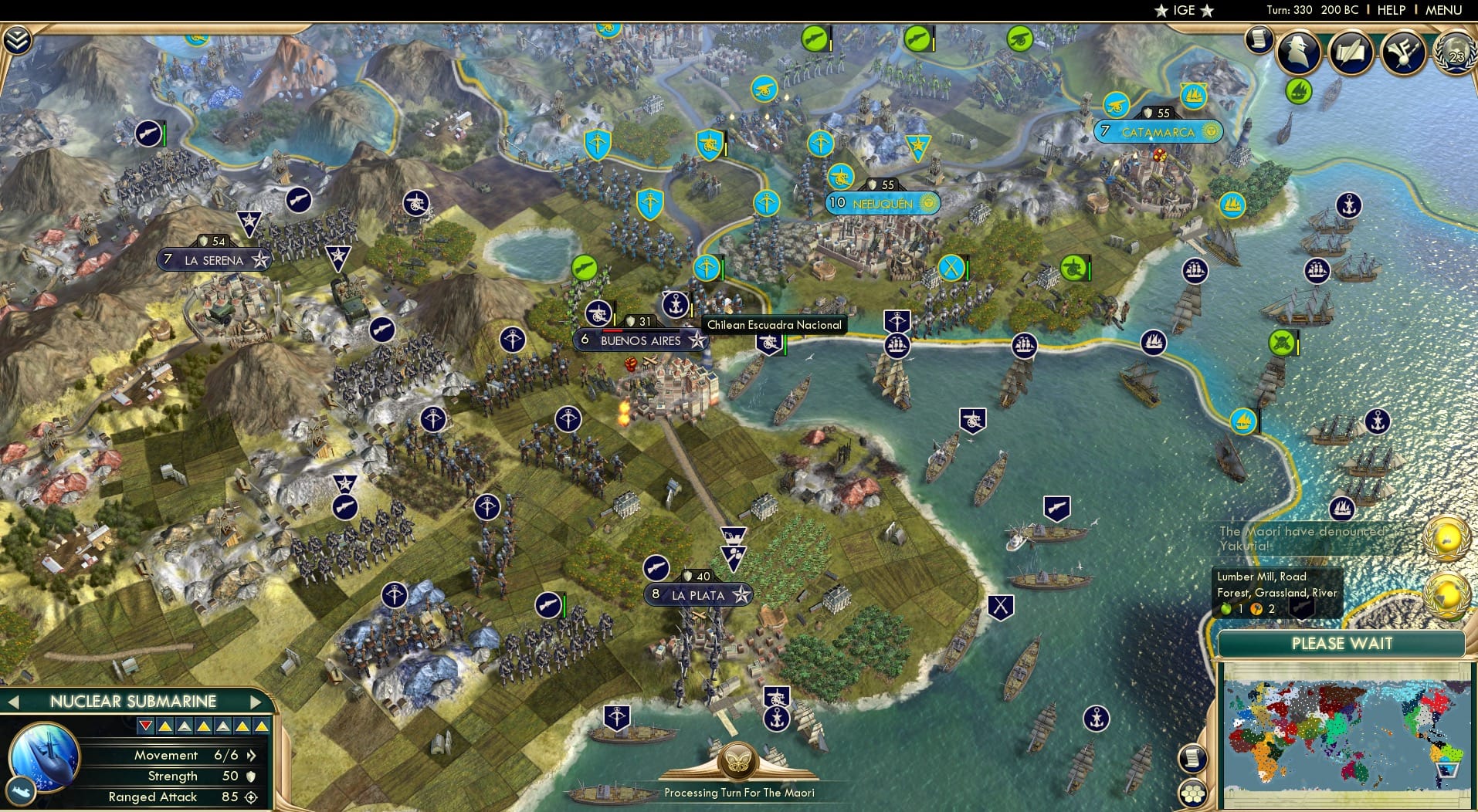
Task: Select the Buenos Aires city banner
Action: click(641, 340)
